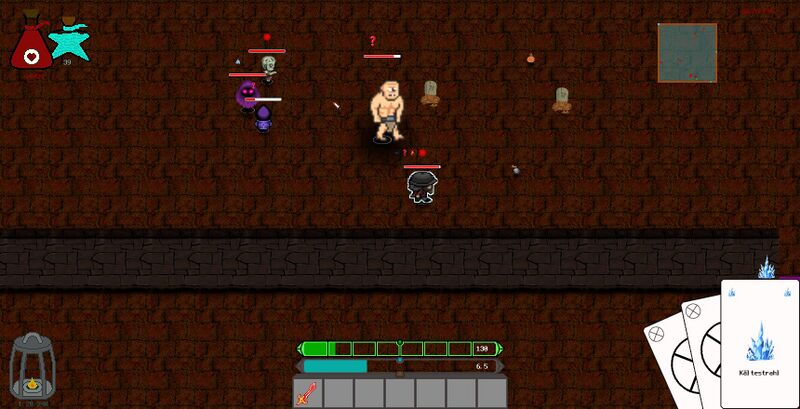Select the red sword hotbar slot
The width and height of the screenshot is (800, 409).
point(306,393)
